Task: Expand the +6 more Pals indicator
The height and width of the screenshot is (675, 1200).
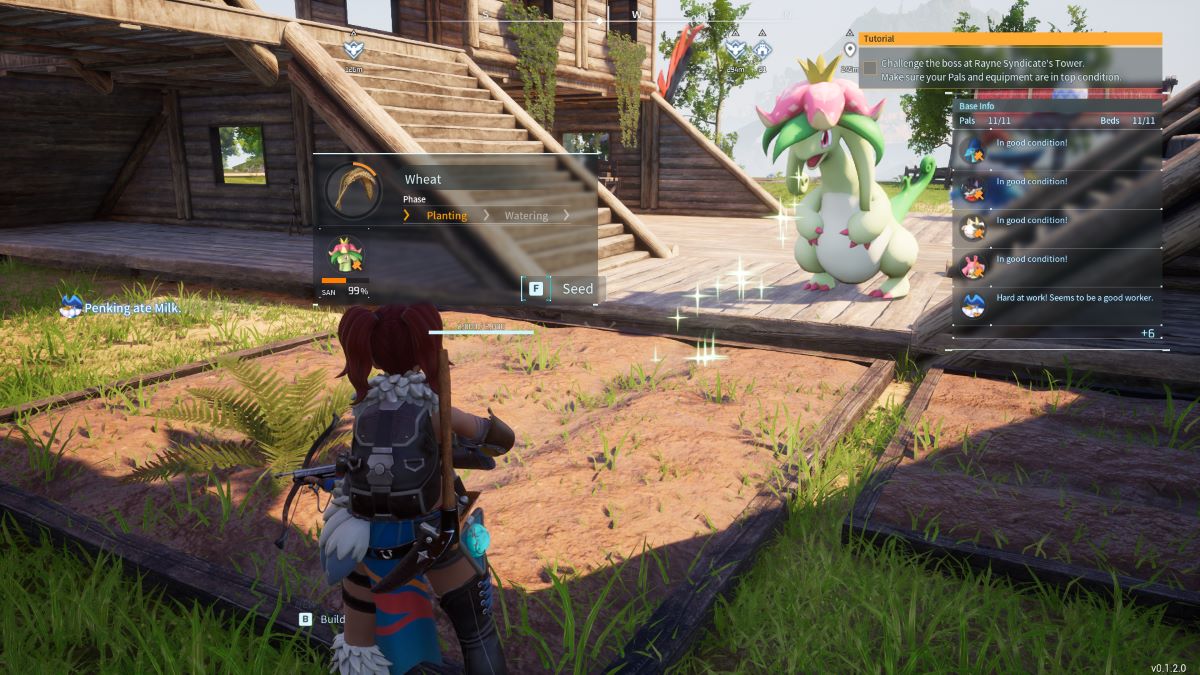Action: [1147, 333]
